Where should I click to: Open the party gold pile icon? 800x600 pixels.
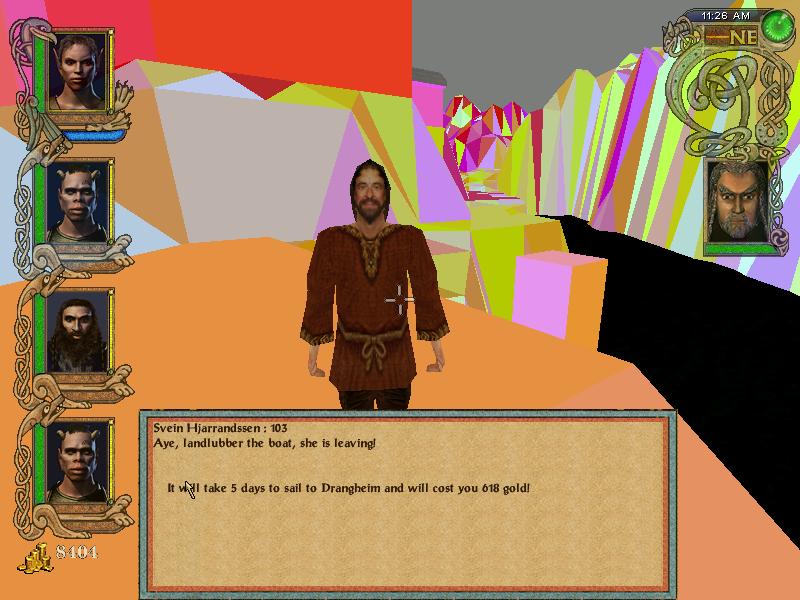coord(39,557)
